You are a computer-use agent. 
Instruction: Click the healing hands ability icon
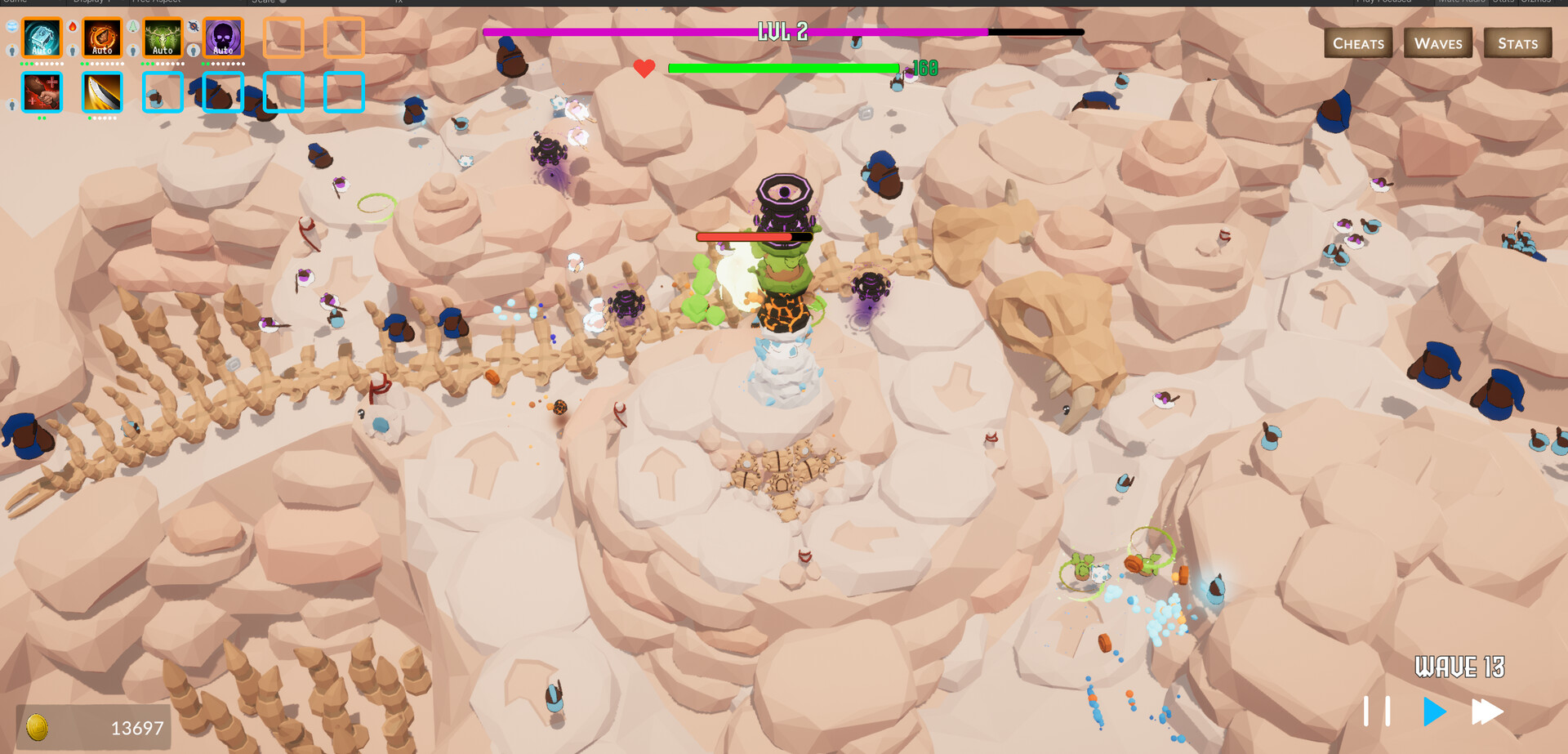pyautogui.click(x=41, y=92)
